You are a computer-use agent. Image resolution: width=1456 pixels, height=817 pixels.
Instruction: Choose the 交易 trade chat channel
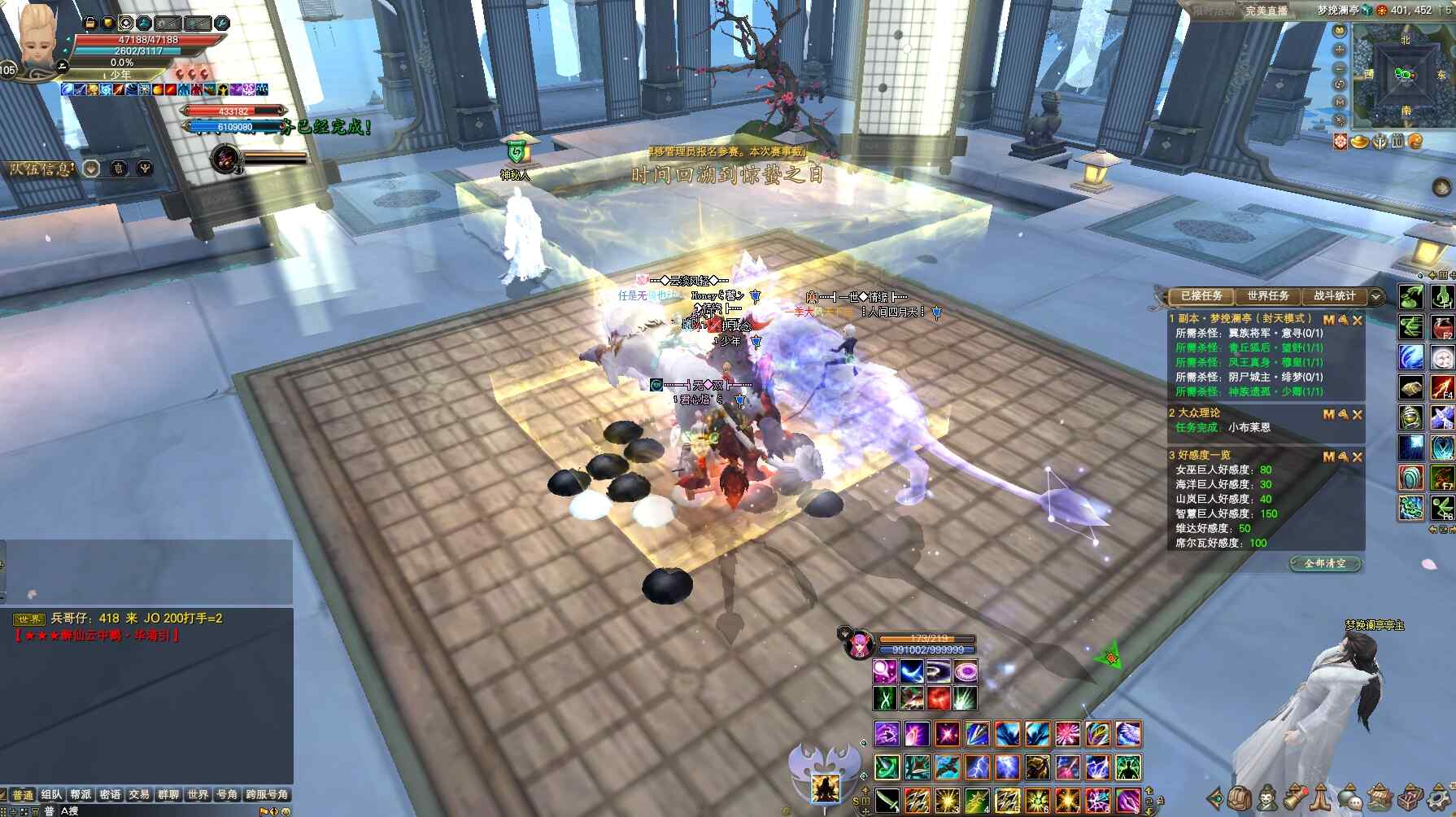click(139, 794)
